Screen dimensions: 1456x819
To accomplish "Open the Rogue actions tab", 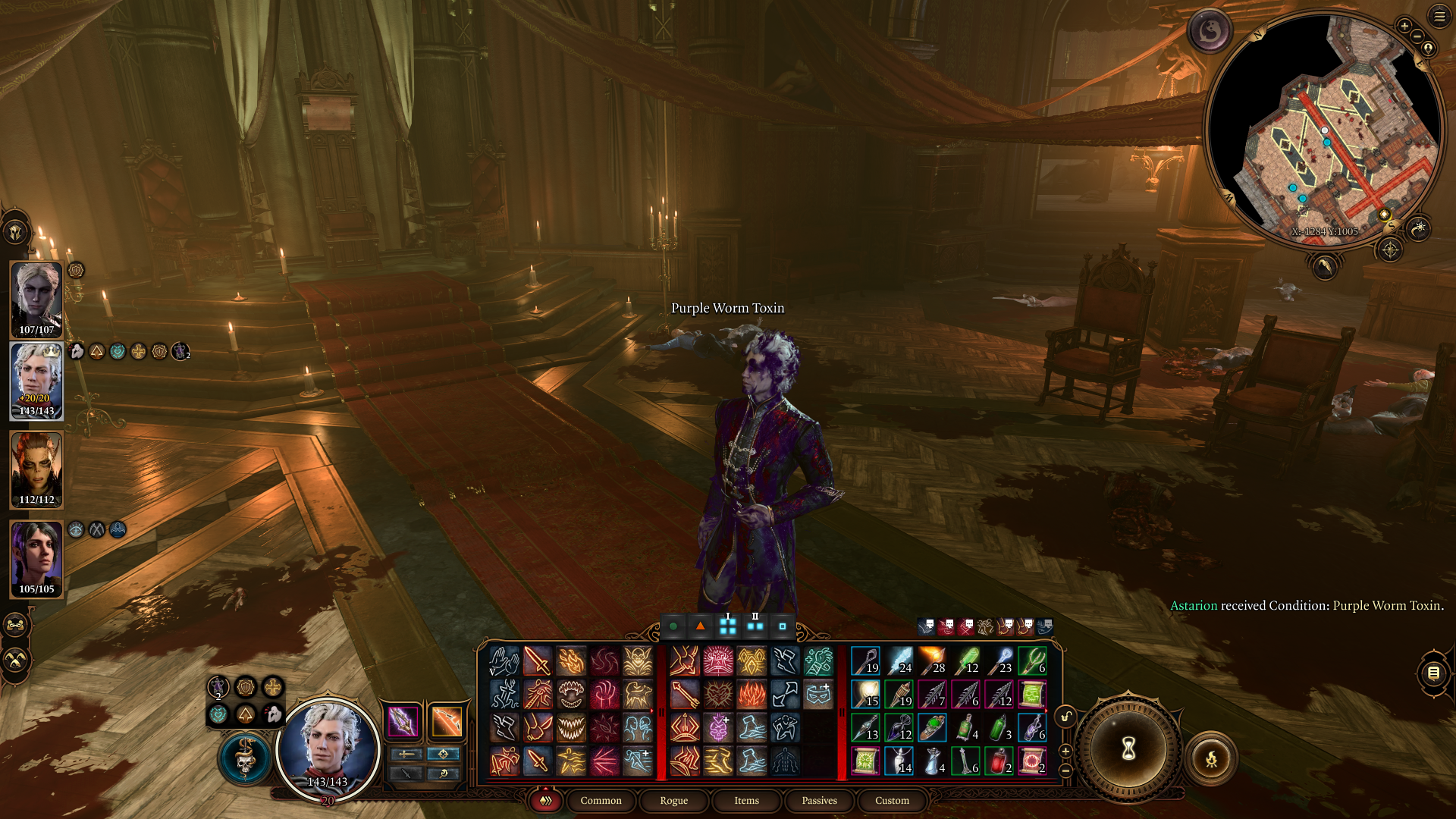I will click(673, 800).
